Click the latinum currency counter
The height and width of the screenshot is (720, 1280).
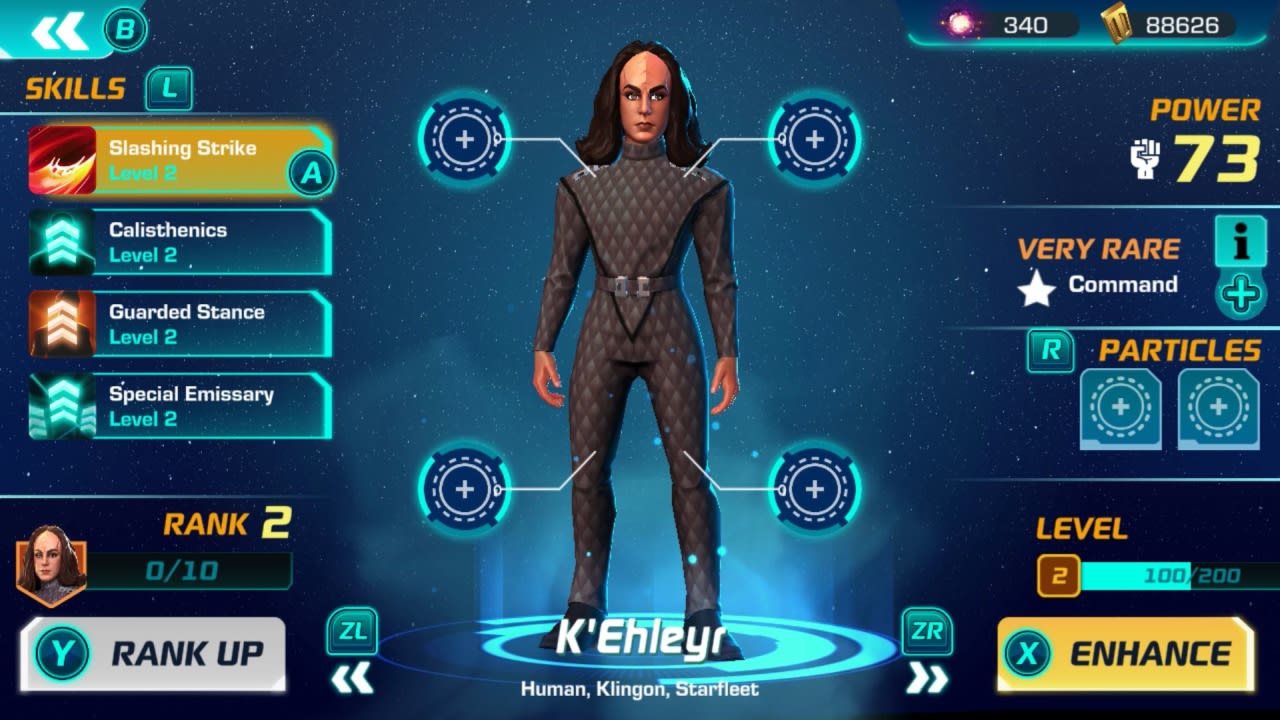pos(1000,25)
